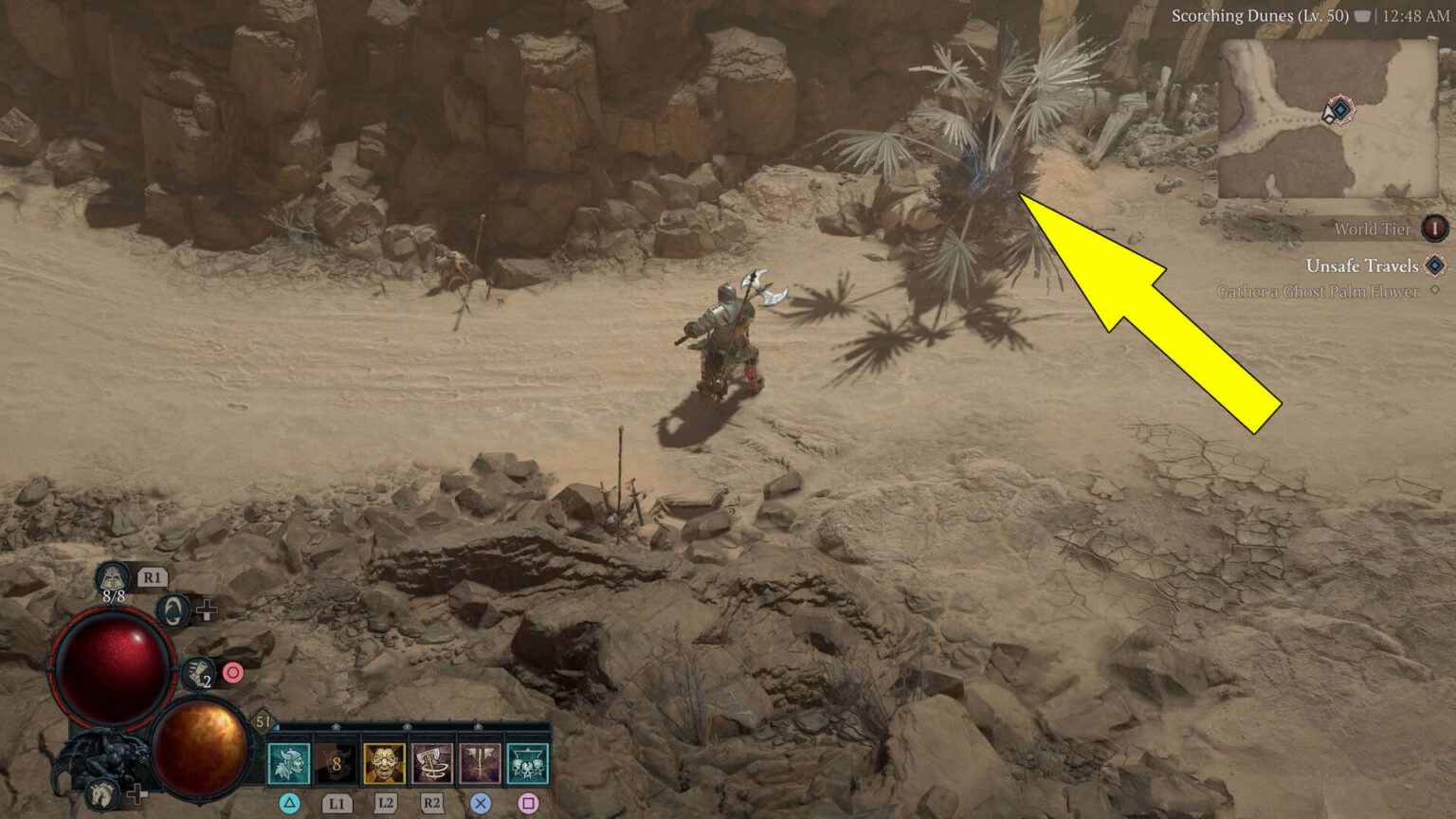
Task: Select the Unsafe Travels quest marker diamond
Action: pos(1432,266)
